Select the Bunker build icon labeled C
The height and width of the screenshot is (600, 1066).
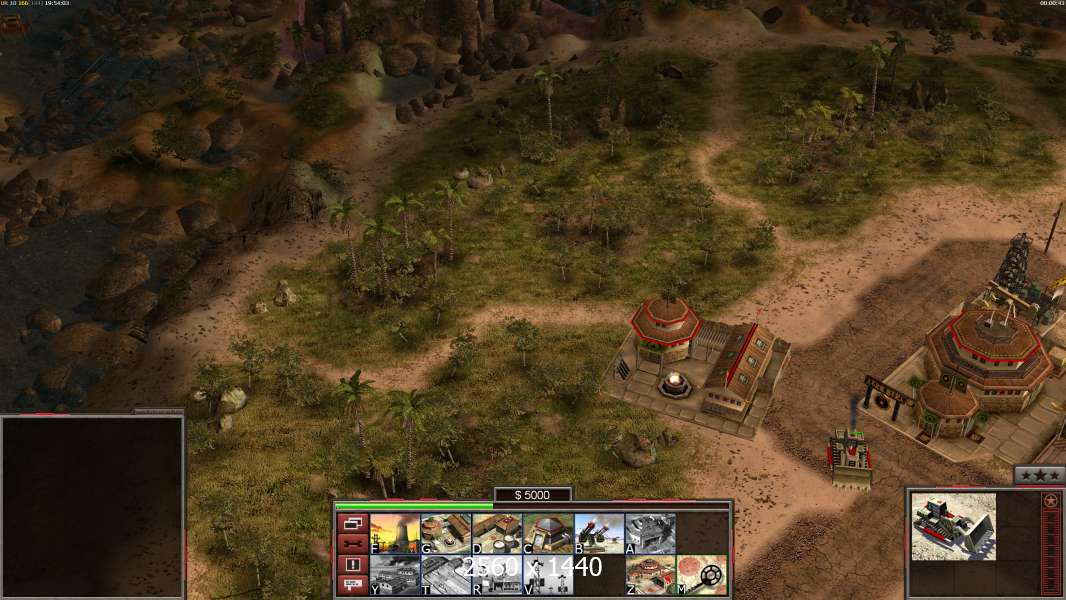[548, 533]
